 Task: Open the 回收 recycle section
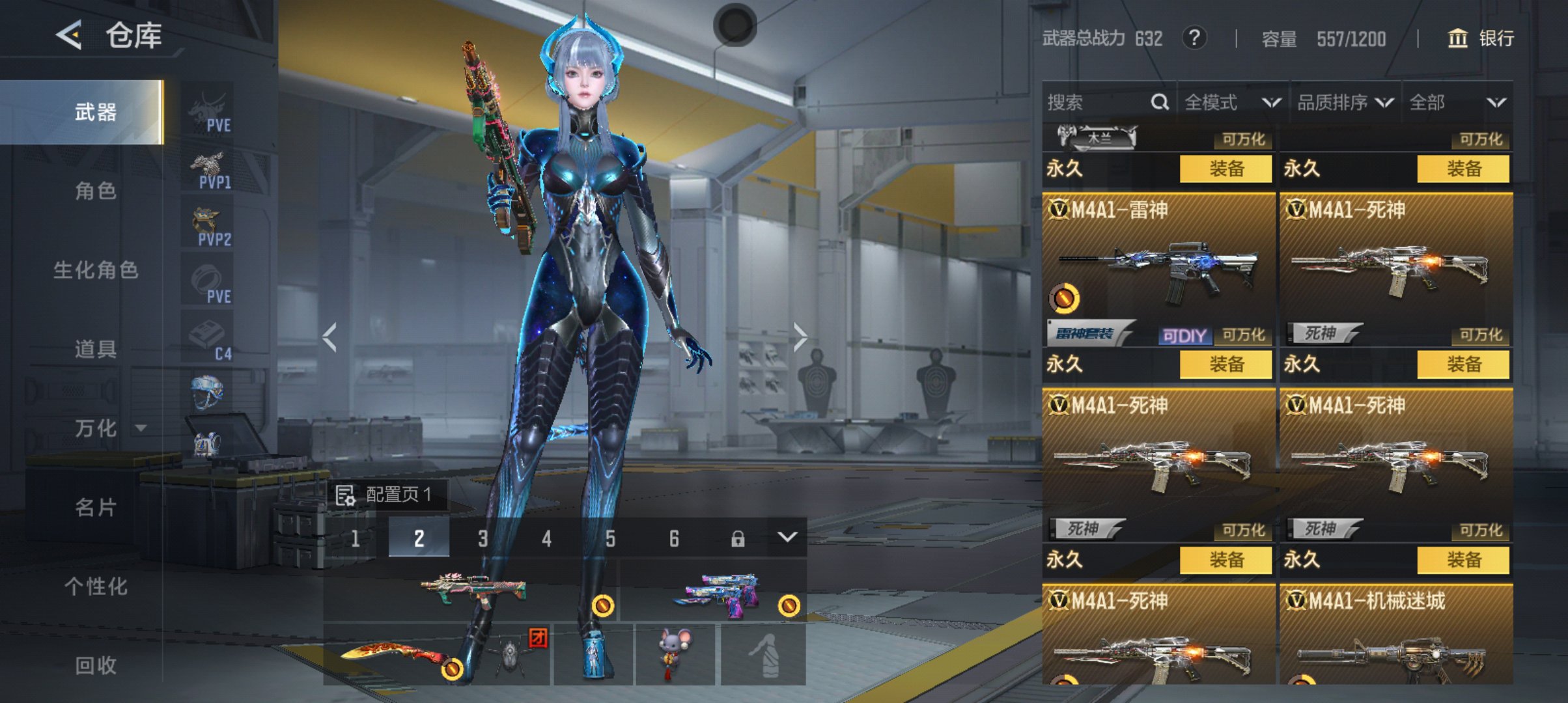tap(95, 665)
